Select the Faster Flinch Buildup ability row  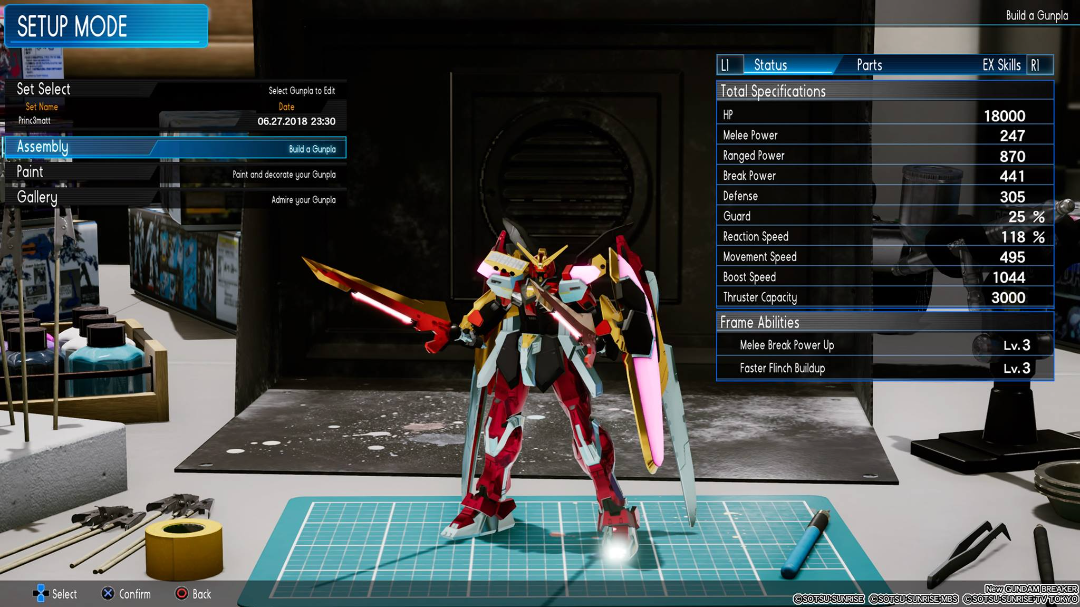tap(885, 368)
